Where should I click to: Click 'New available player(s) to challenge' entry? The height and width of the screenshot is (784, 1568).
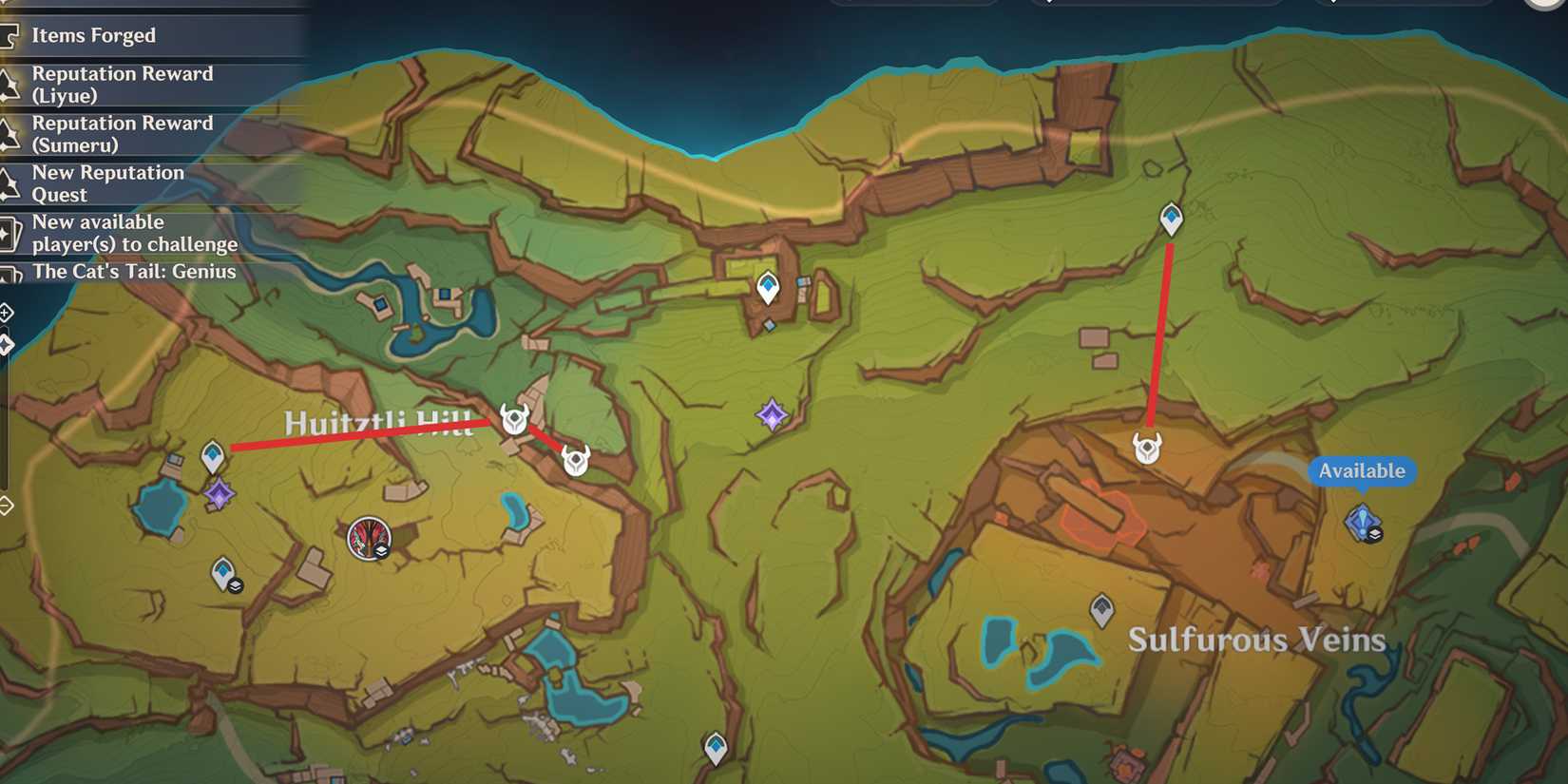click(x=136, y=233)
